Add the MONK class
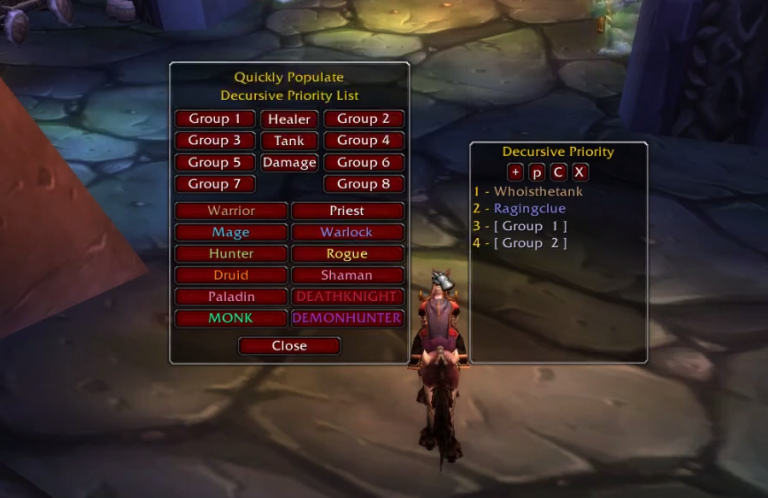The image size is (768, 498). [x=231, y=318]
